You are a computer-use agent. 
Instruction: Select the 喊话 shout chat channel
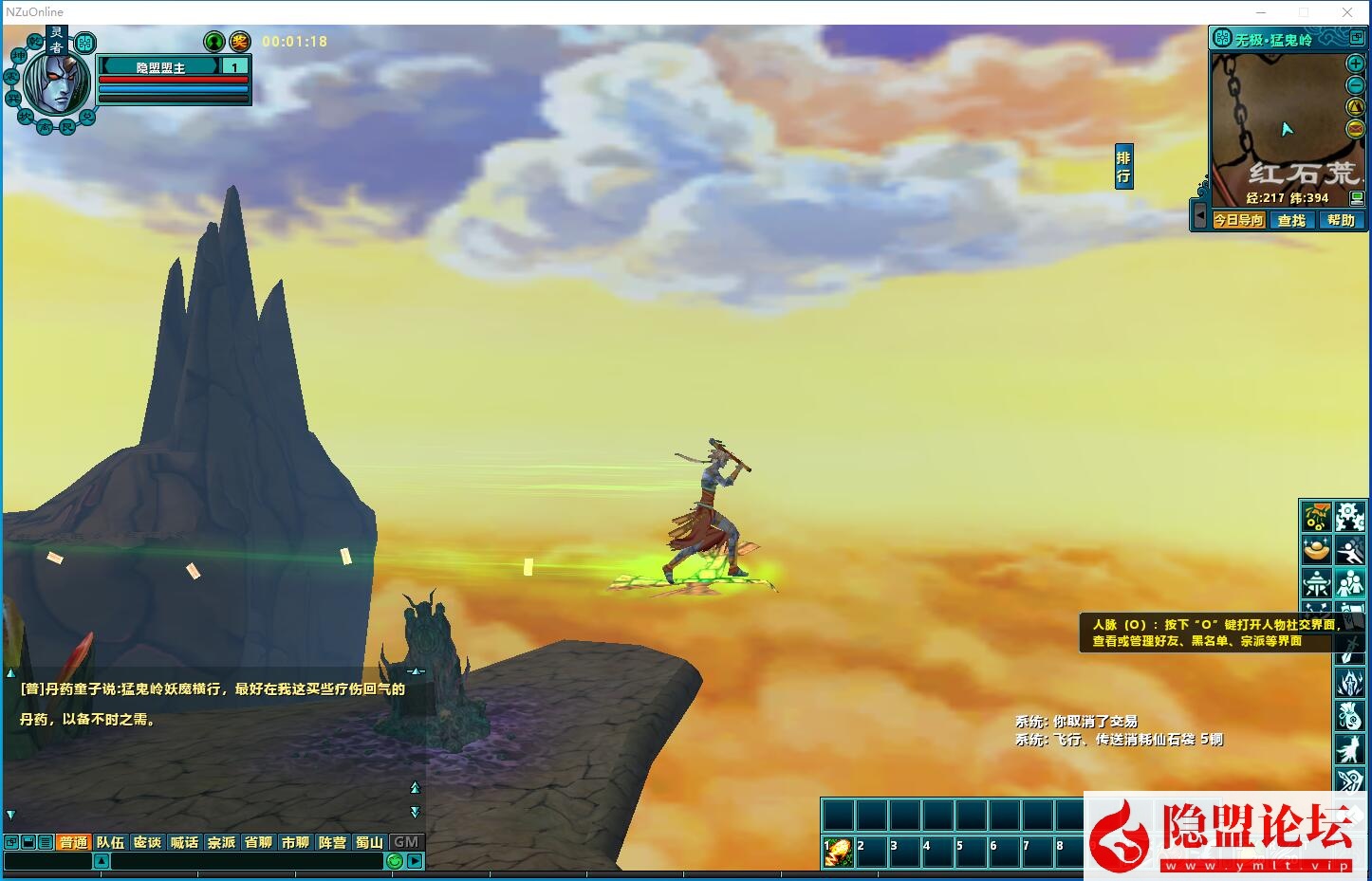(x=184, y=842)
